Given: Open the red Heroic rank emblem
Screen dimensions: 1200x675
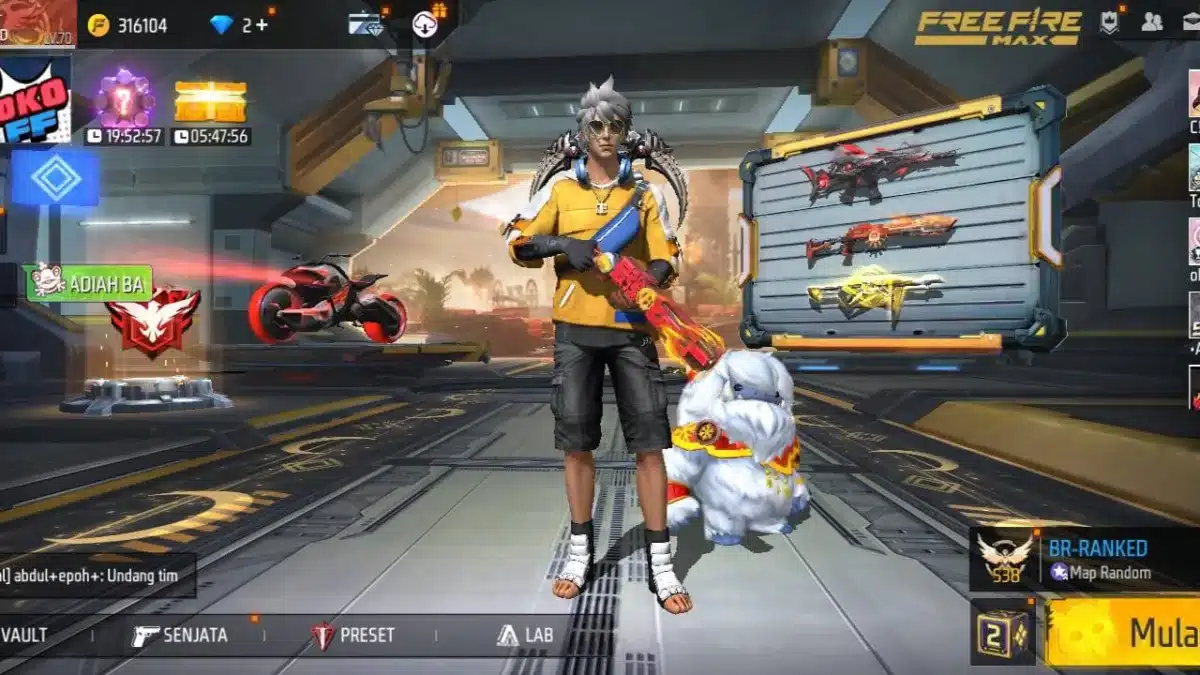Looking at the screenshot, I should 153,322.
